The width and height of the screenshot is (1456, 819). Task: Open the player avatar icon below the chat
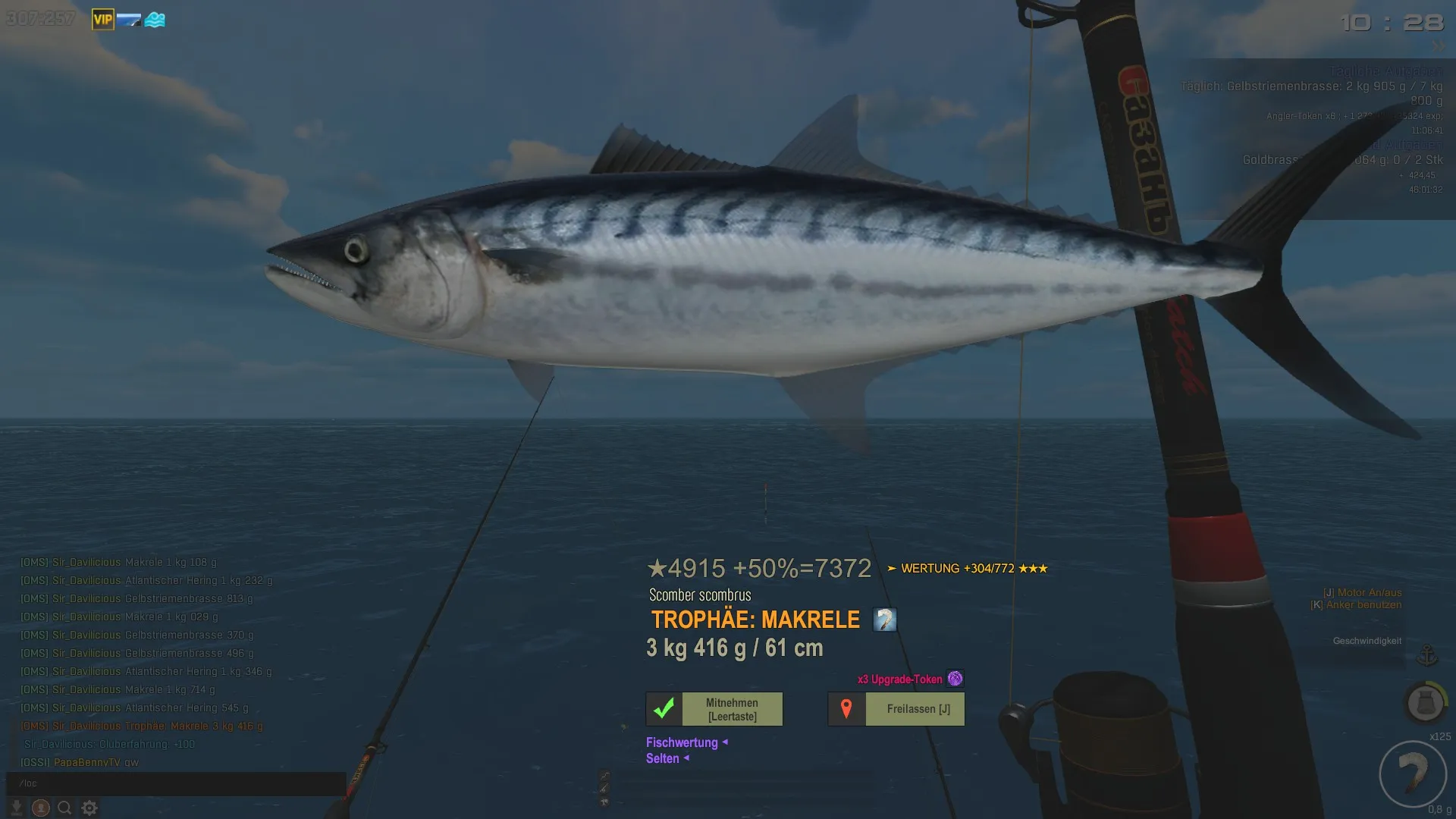coord(41,808)
